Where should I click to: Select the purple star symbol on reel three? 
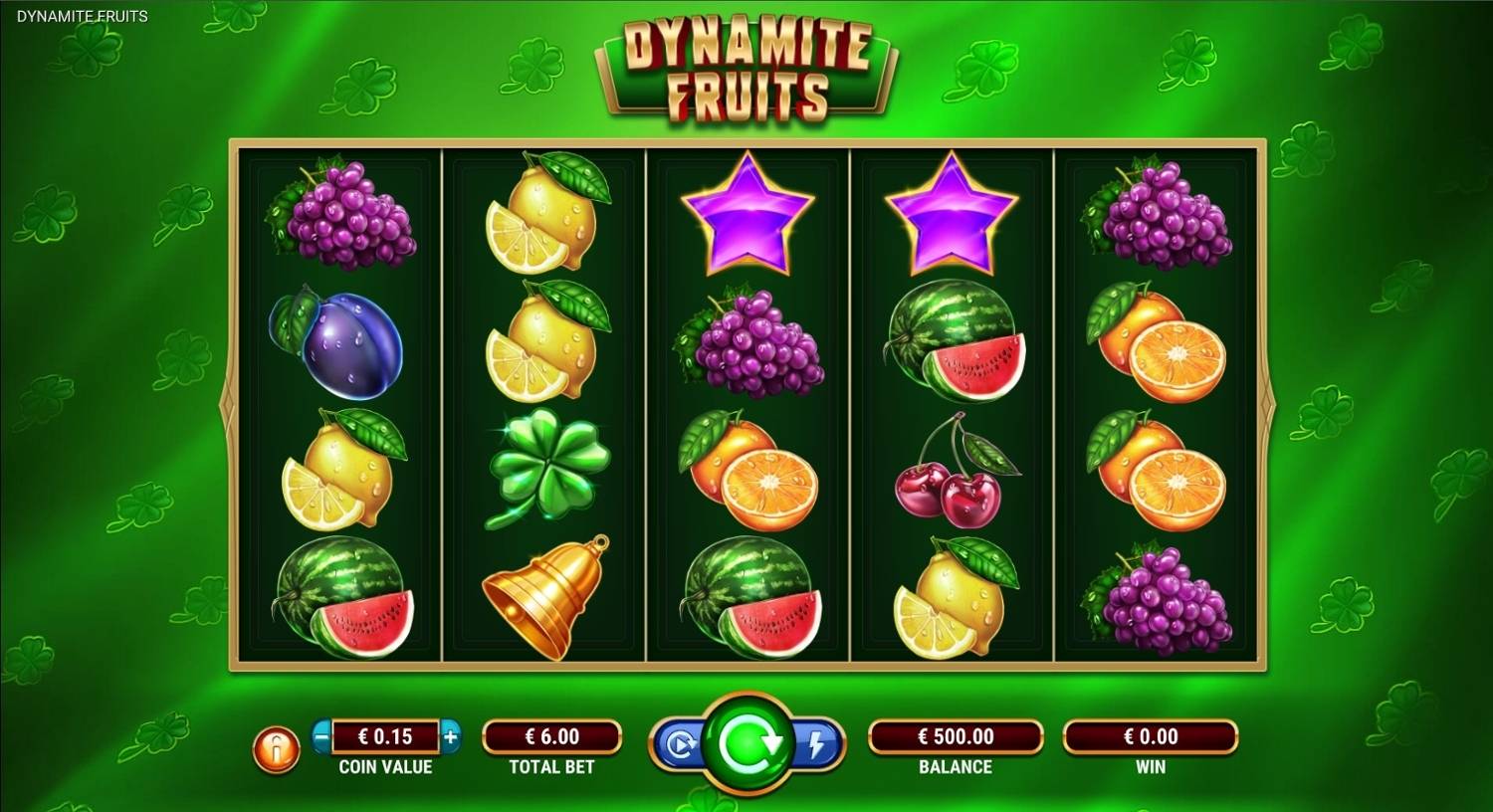pos(747,214)
